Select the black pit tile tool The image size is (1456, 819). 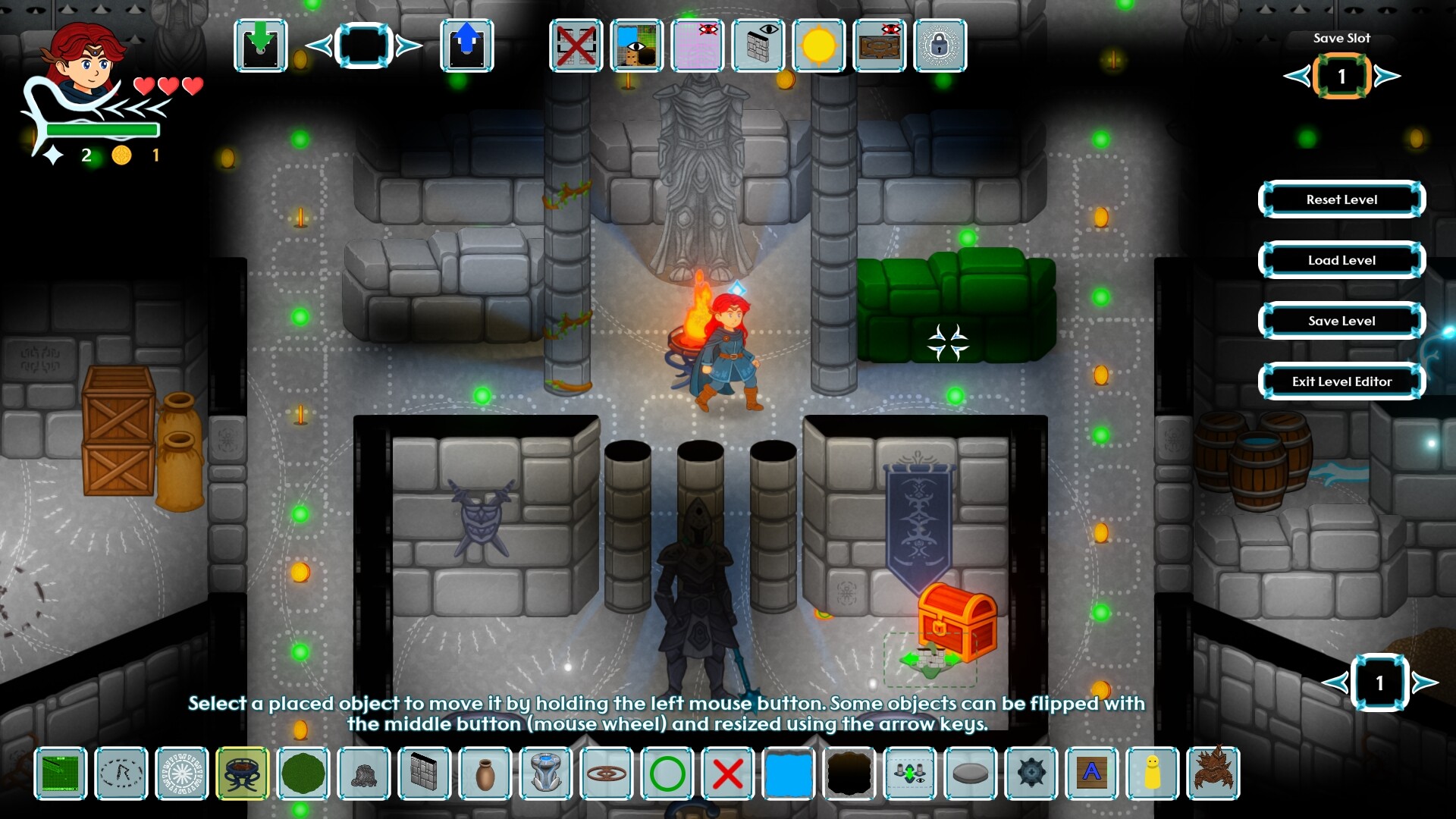coord(849,773)
